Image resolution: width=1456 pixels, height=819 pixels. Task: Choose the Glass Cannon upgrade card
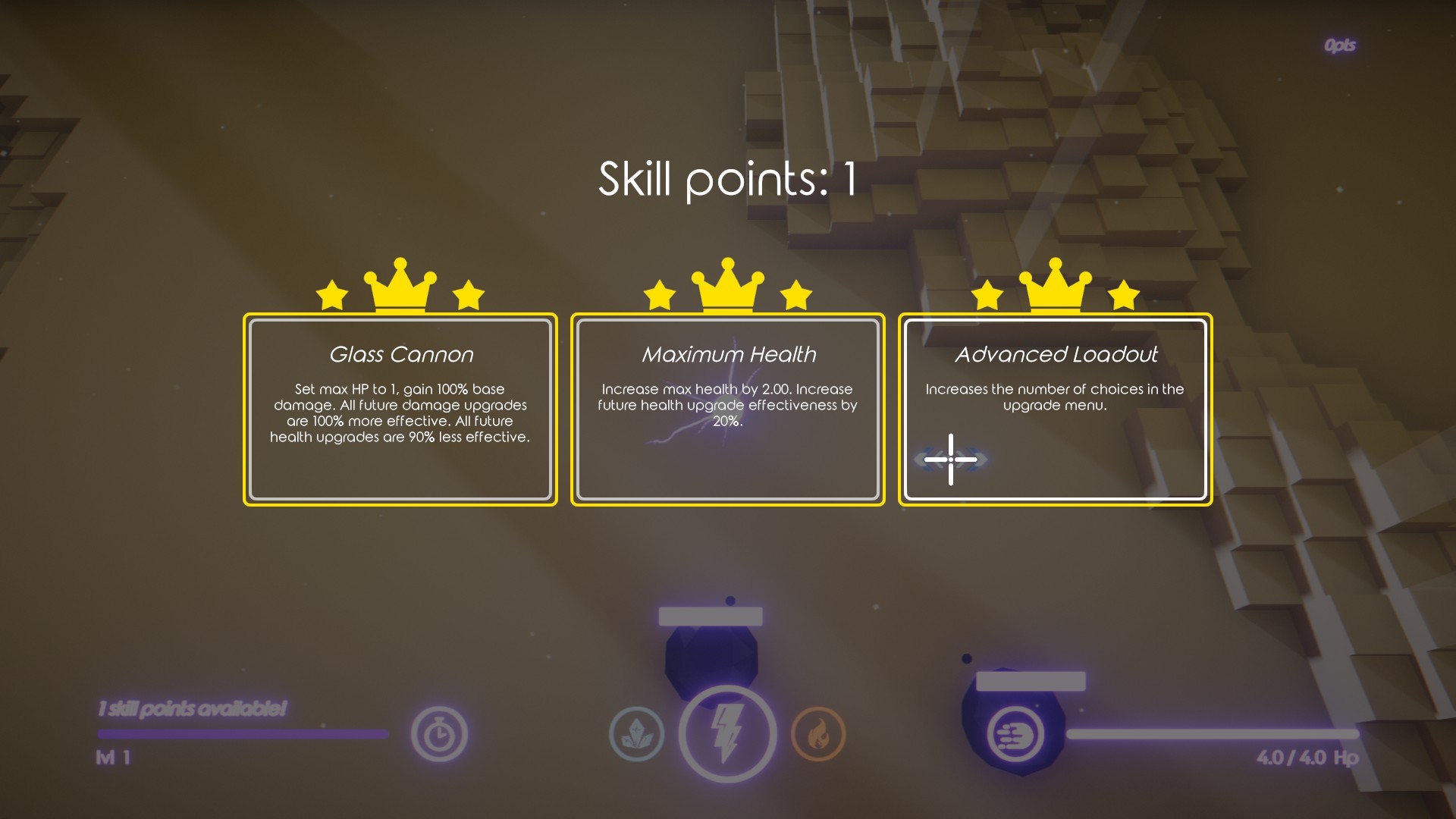click(400, 409)
